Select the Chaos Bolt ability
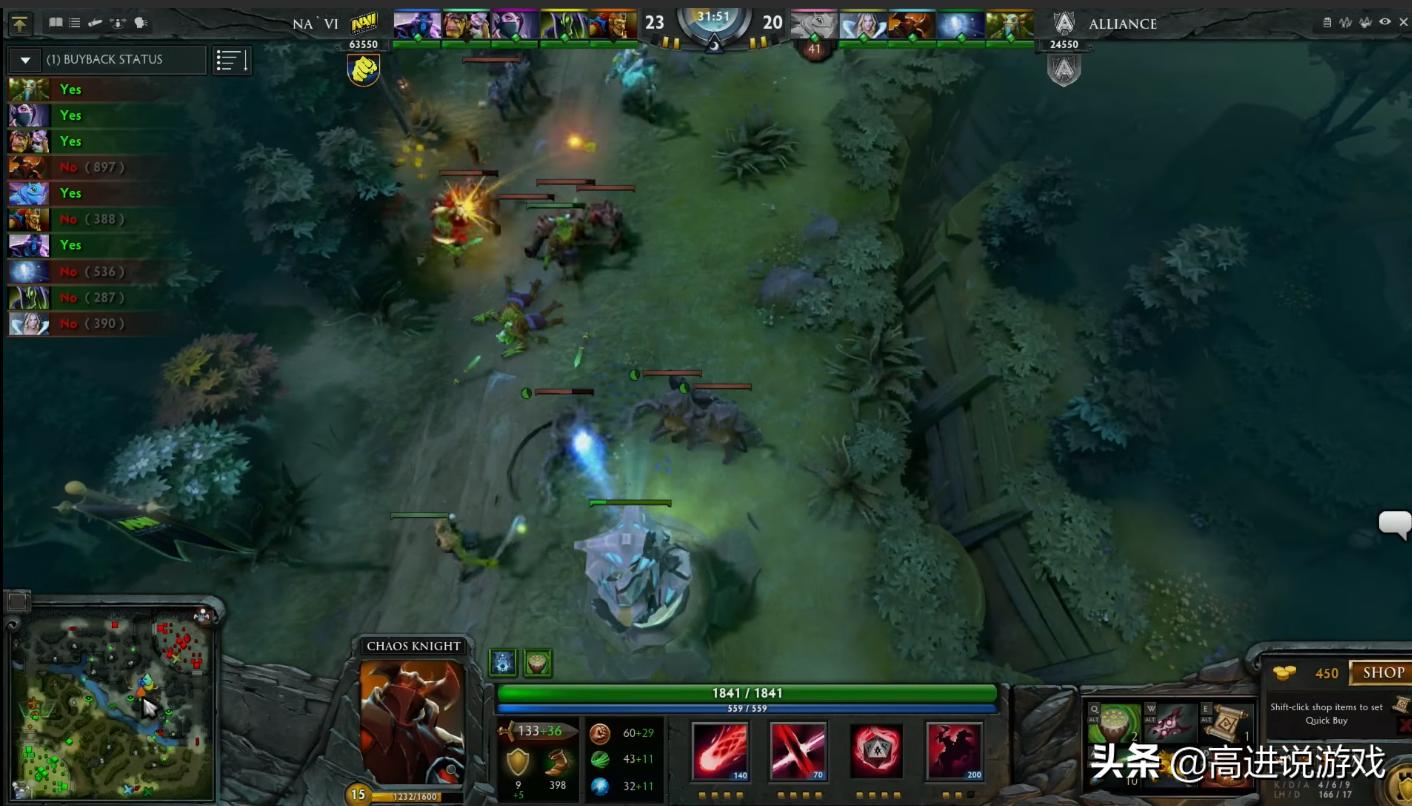The width and height of the screenshot is (1412, 806). (x=720, y=750)
